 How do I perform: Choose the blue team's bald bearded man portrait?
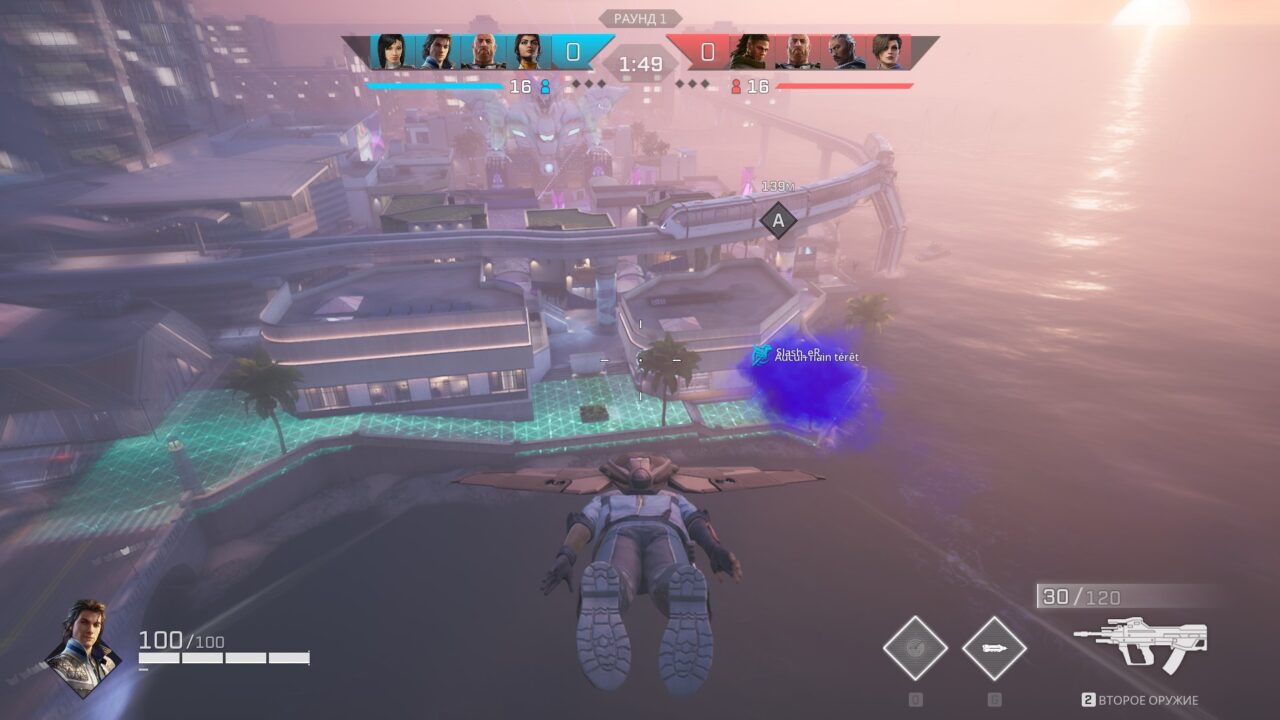[483, 52]
